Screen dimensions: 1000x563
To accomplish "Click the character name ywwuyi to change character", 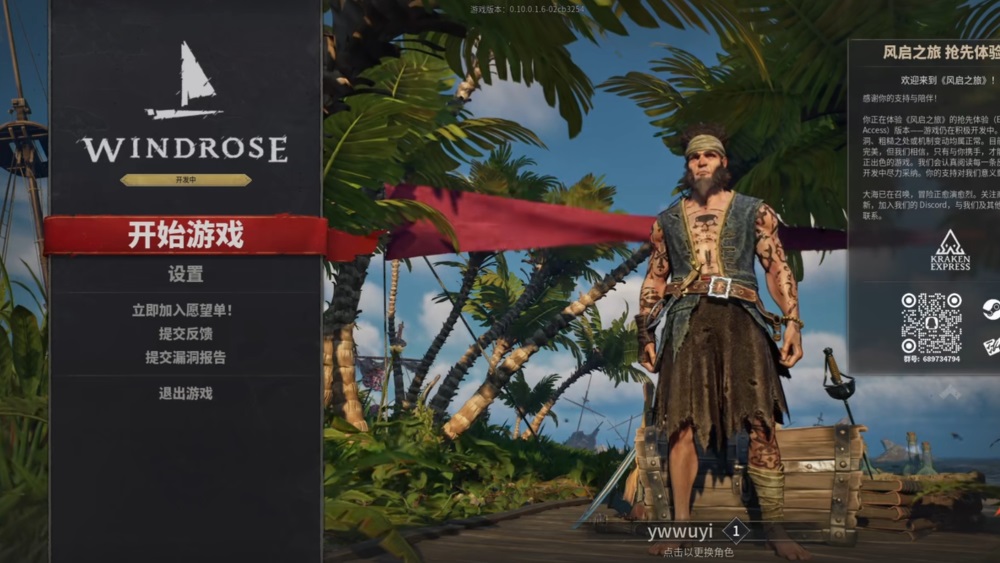I will click(680, 532).
